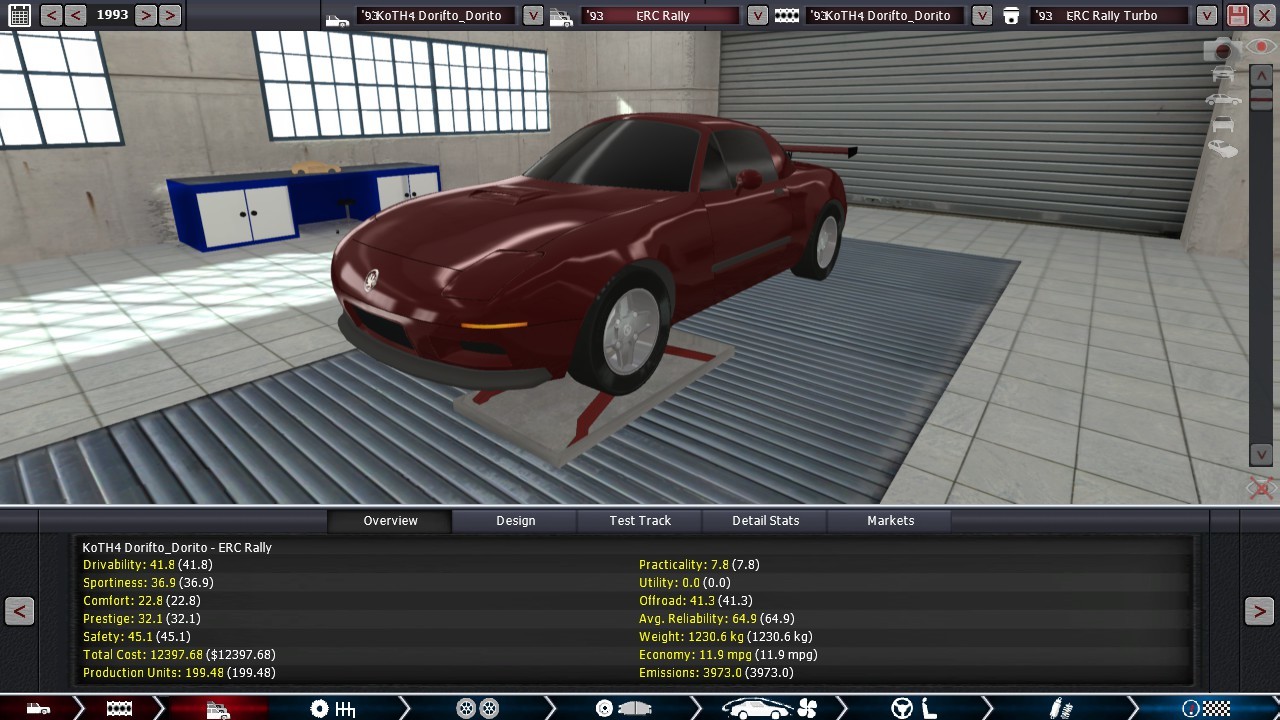Open the aerodynamics car and fan section

[770, 709]
